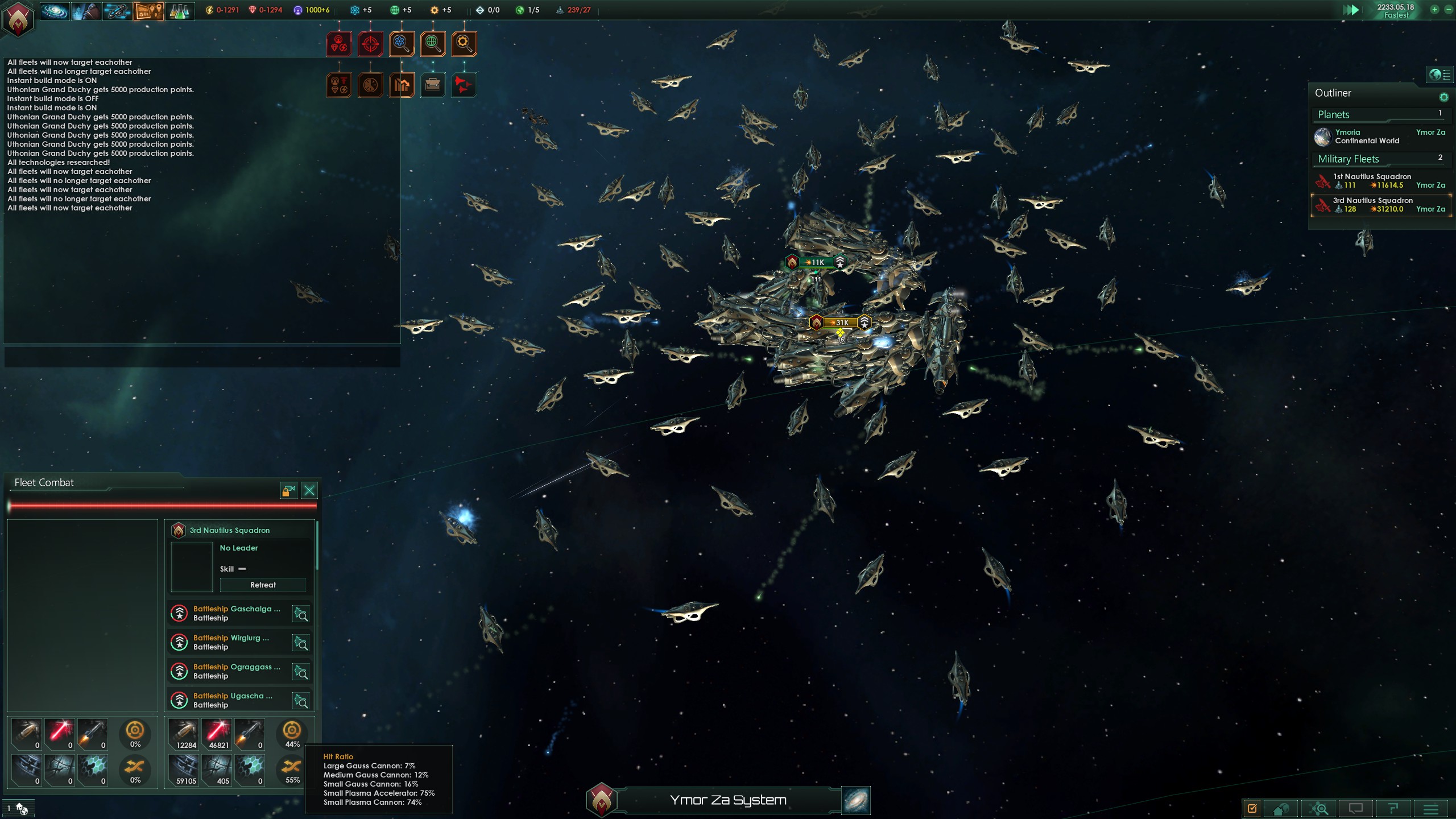Open the Outliner gear settings
The image size is (1456, 819).
tap(1443, 97)
